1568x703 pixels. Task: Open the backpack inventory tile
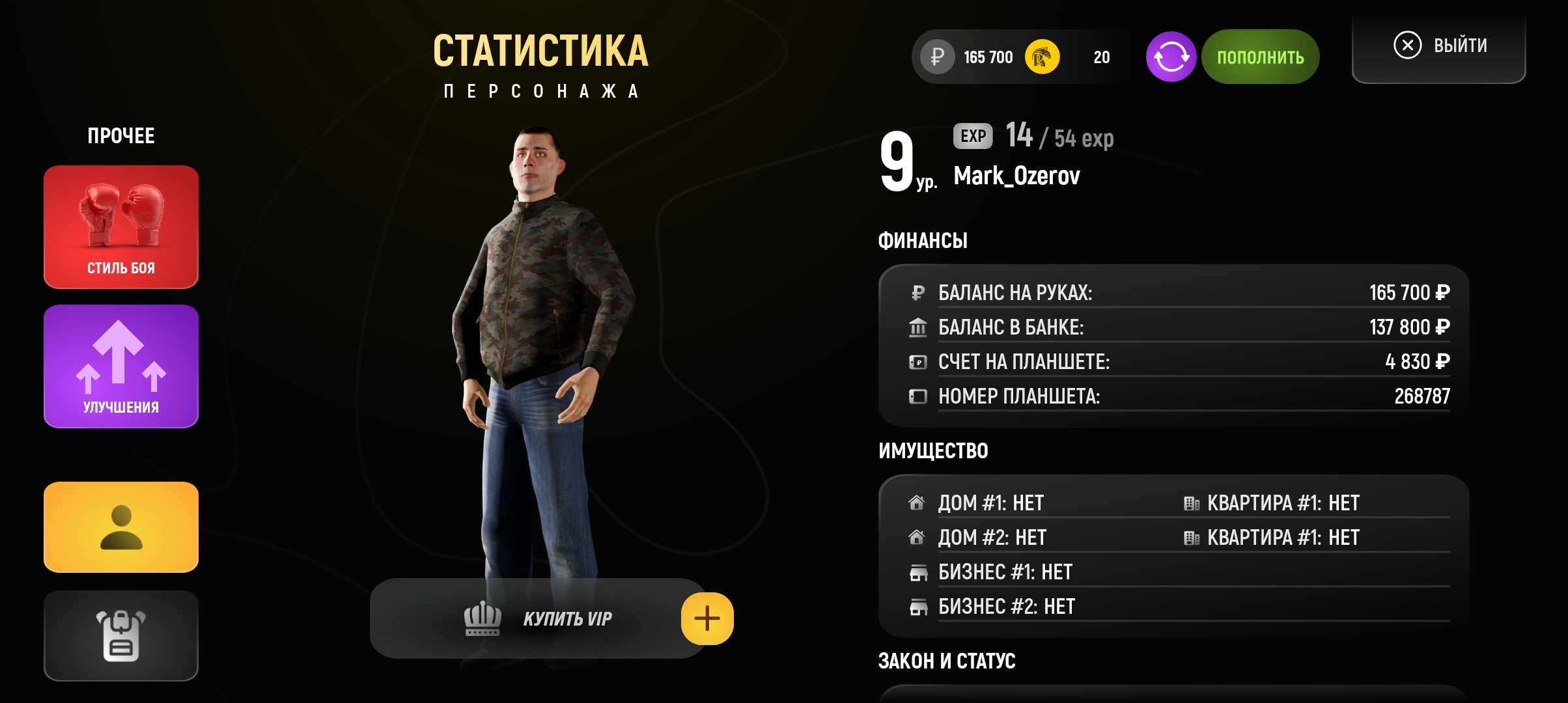[x=121, y=635]
